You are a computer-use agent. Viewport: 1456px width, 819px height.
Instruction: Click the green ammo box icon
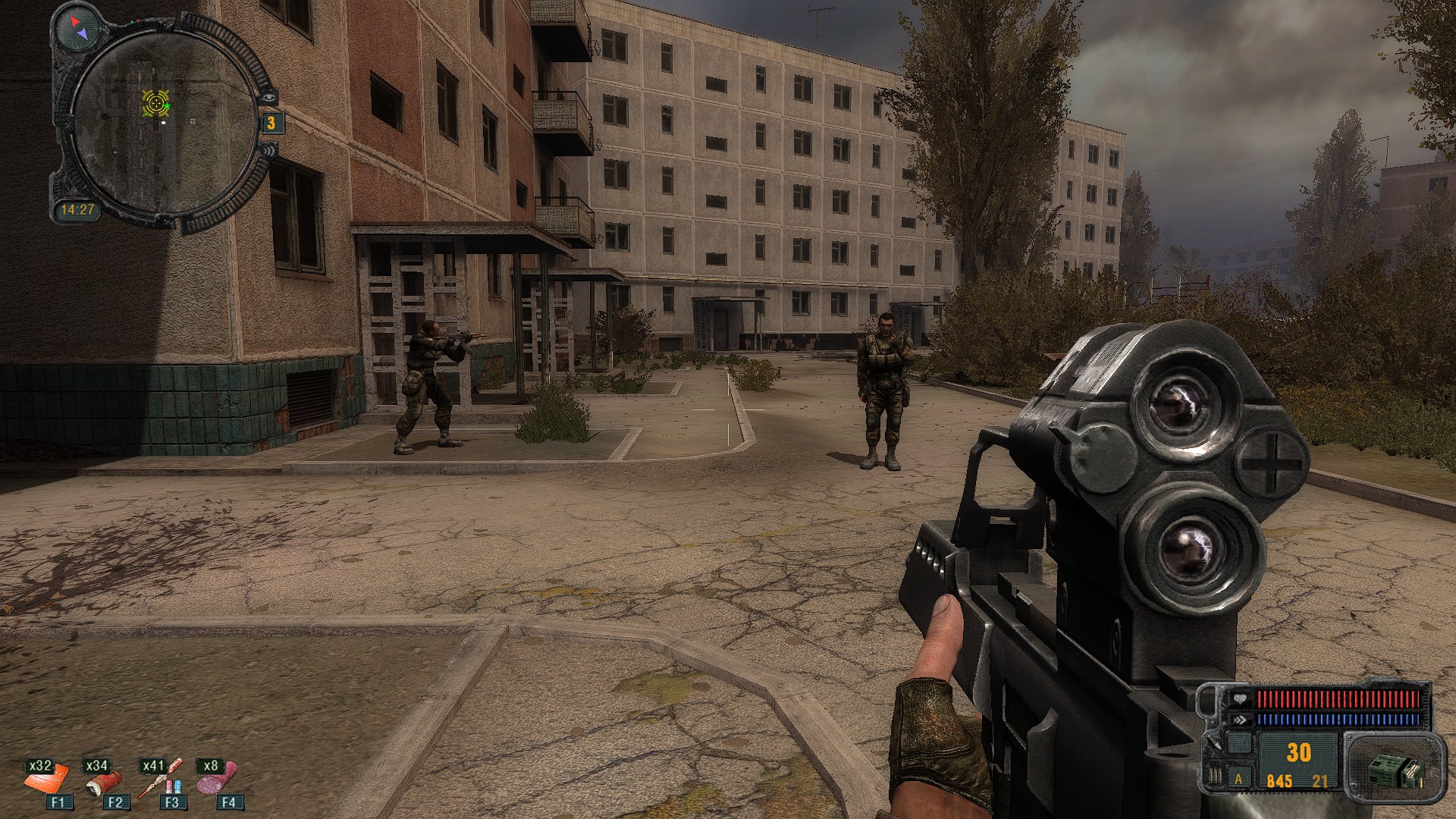[1394, 770]
